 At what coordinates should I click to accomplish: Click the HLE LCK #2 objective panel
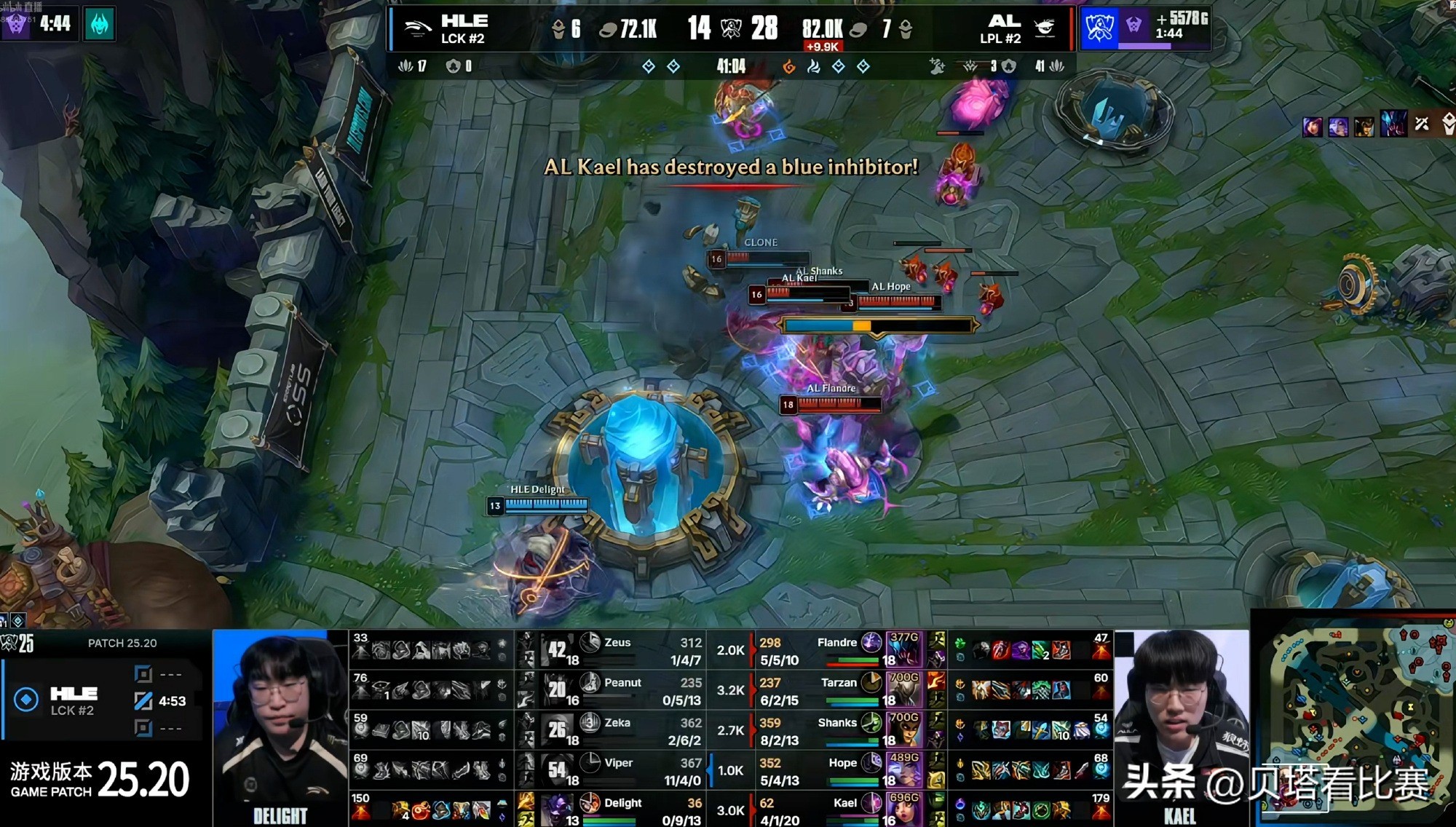tap(102, 700)
